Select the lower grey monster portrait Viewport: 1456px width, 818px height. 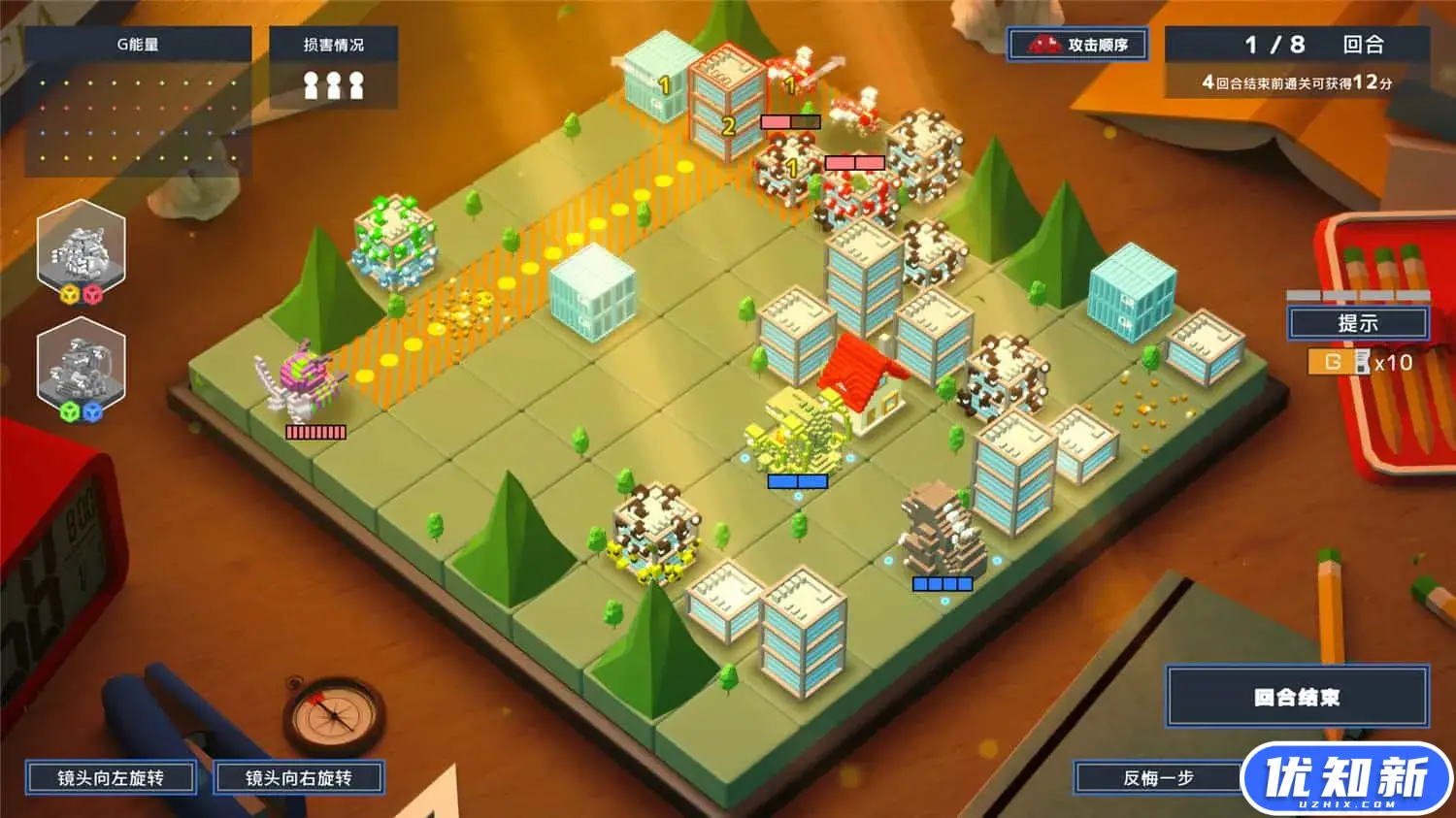point(82,368)
